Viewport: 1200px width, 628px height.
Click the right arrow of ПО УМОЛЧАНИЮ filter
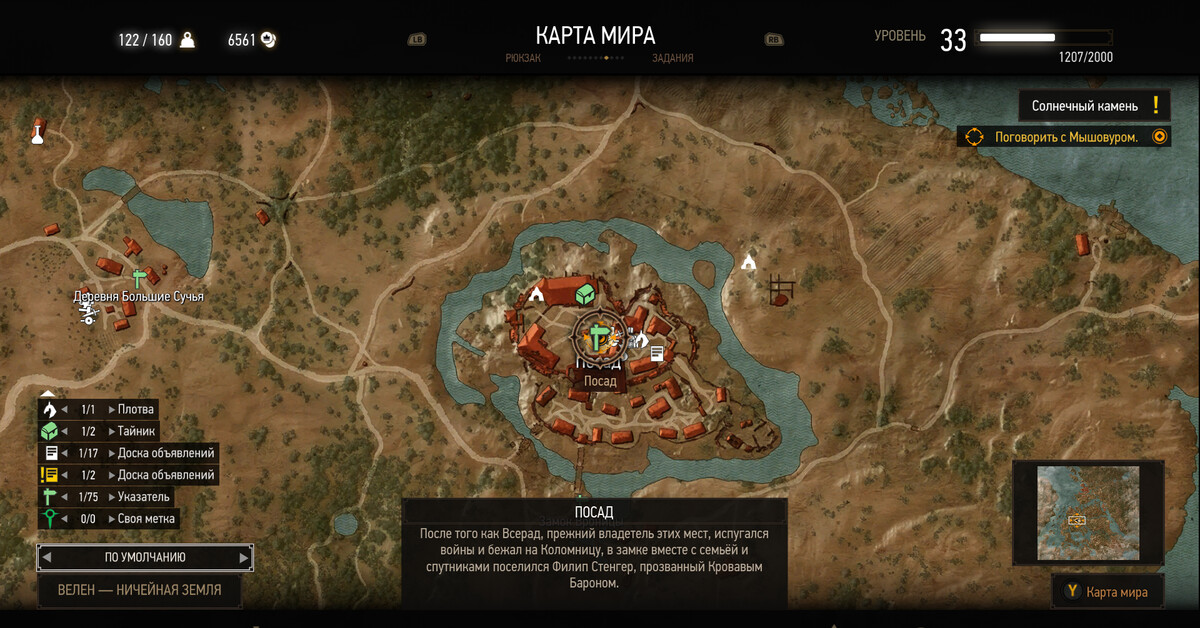244,557
